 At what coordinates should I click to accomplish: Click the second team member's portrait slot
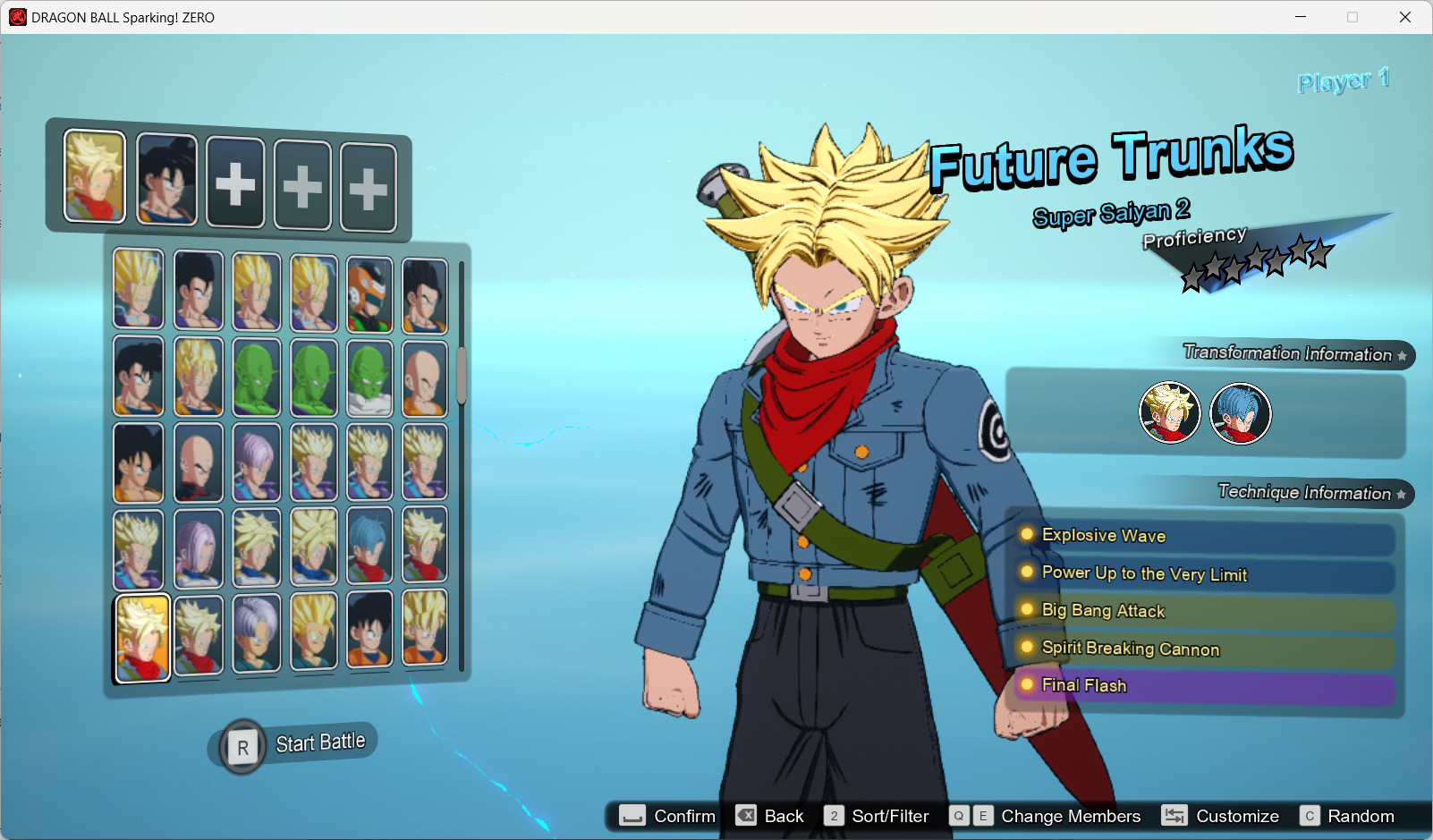[165, 179]
